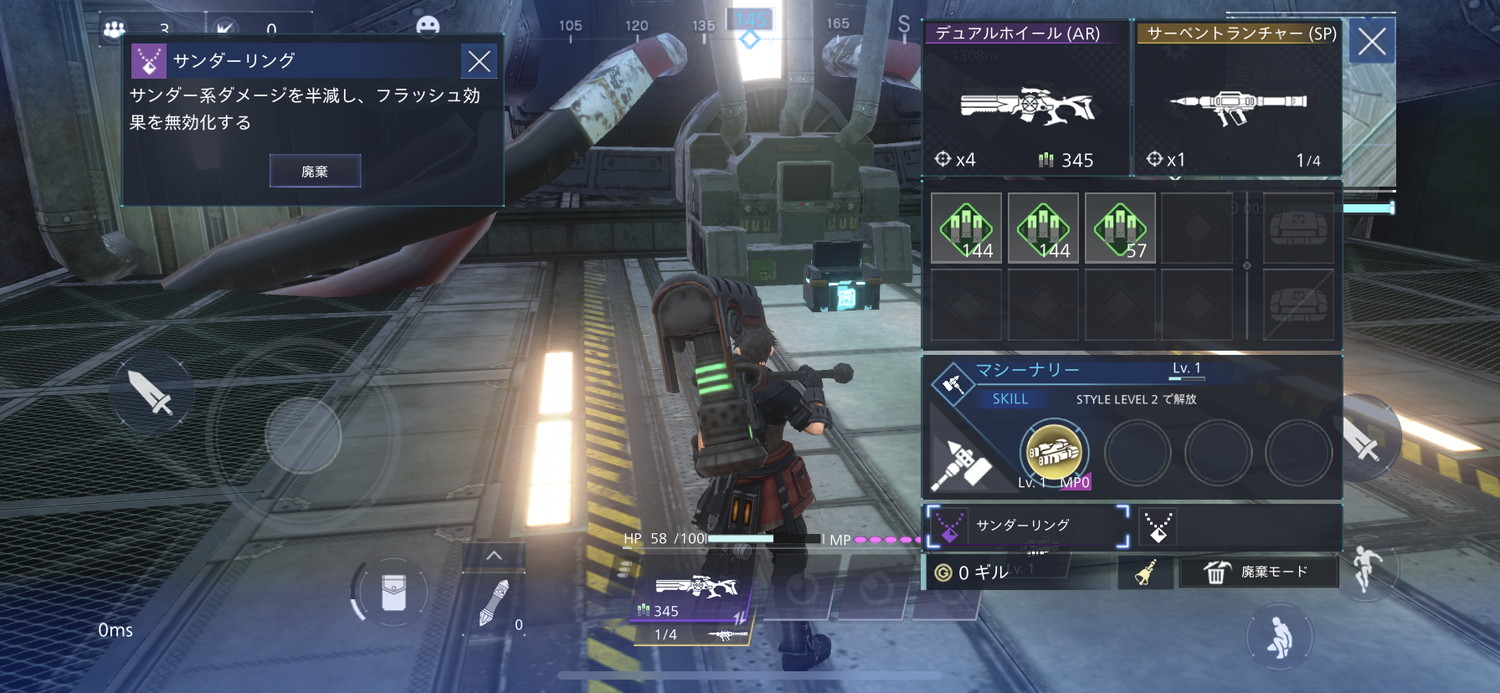Image resolution: width=1500 pixels, height=693 pixels.
Task: Choose the ammo stack showing 57
Action: click(1120, 228)
